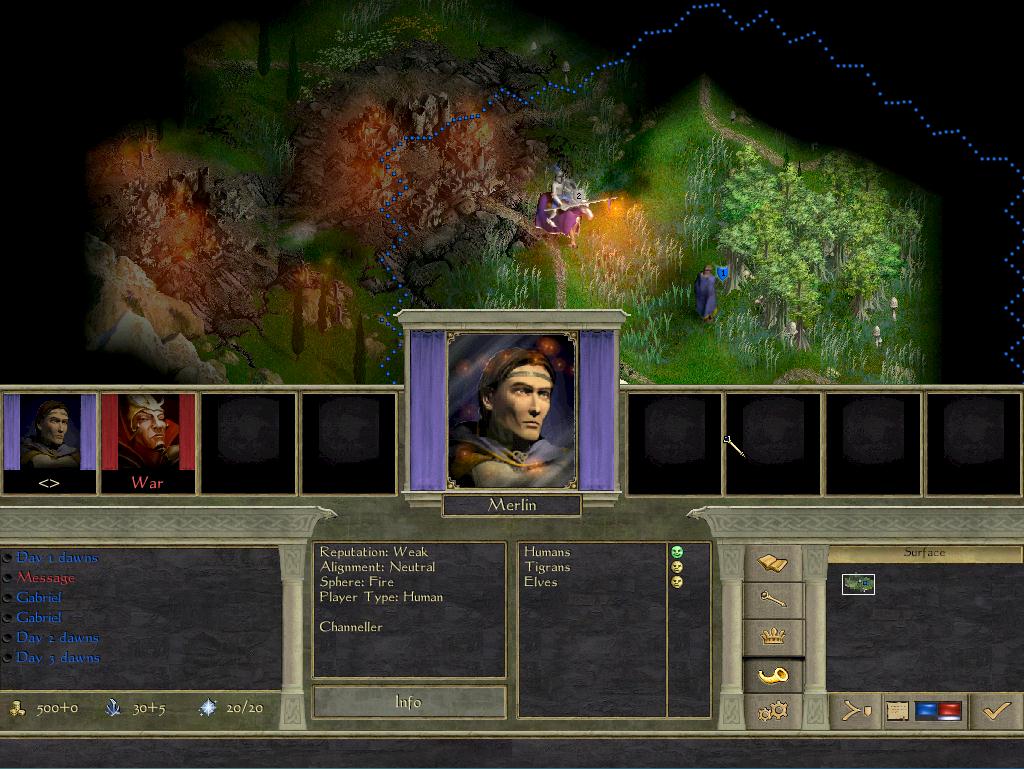Viewport: 1024px width, 769px height.
Task: Open the spell book button
Action: pos(773,564)
